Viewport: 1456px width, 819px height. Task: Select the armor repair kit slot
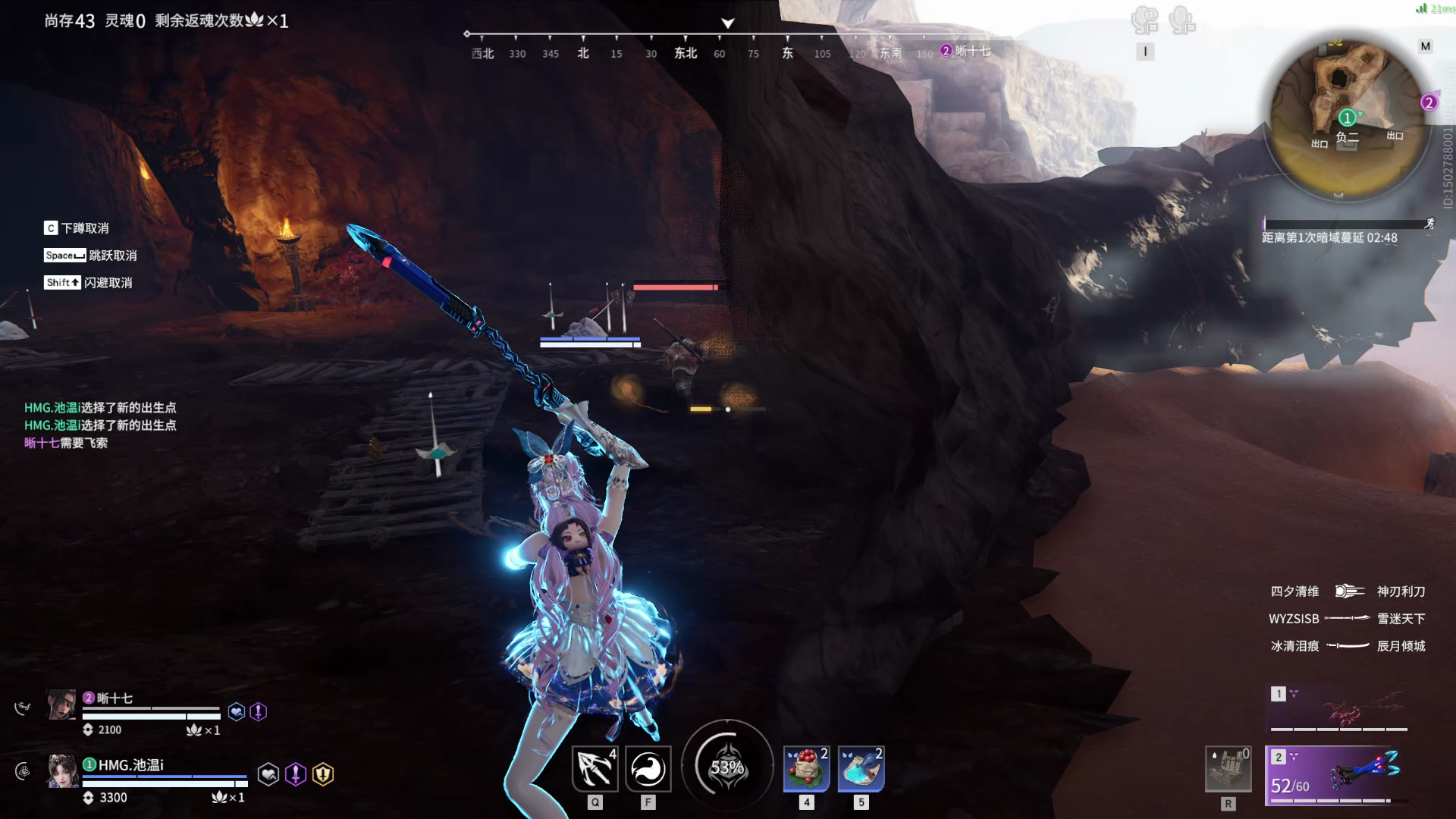click(x=1228, y=769)
